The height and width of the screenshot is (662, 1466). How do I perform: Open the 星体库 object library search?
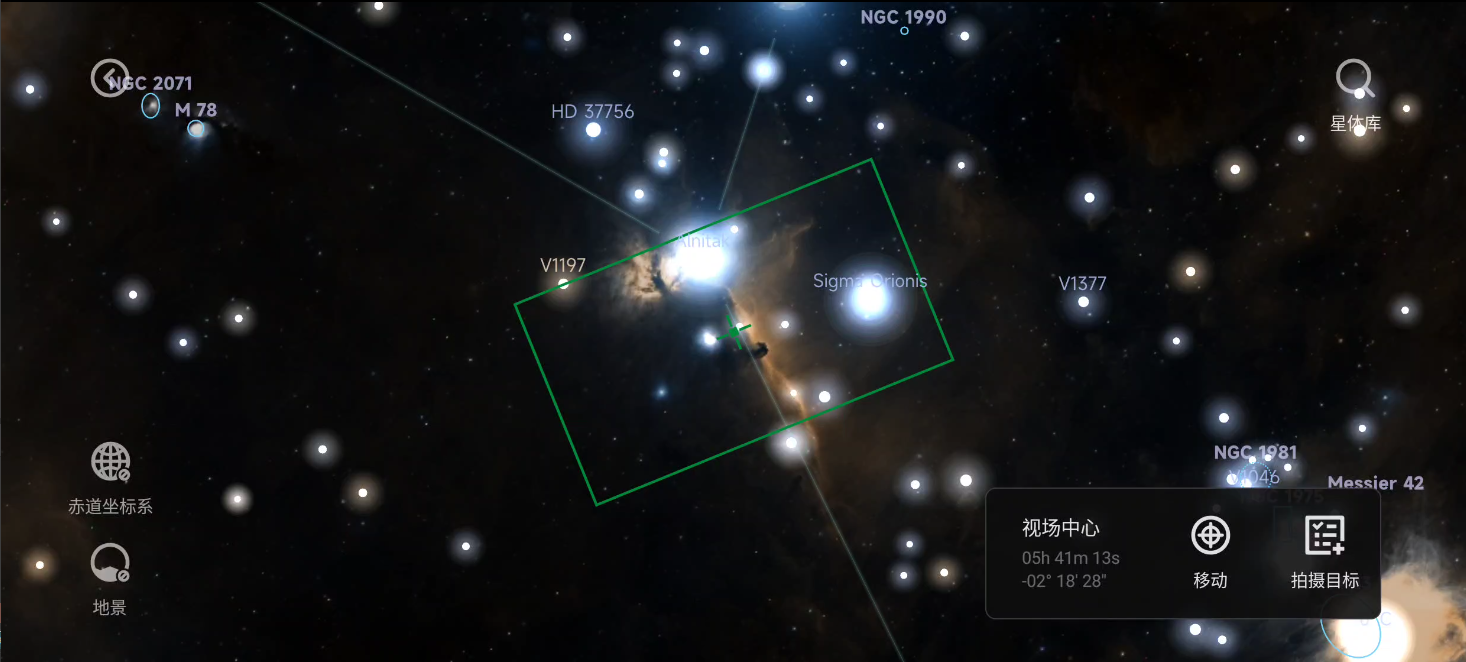point(1355,78)
